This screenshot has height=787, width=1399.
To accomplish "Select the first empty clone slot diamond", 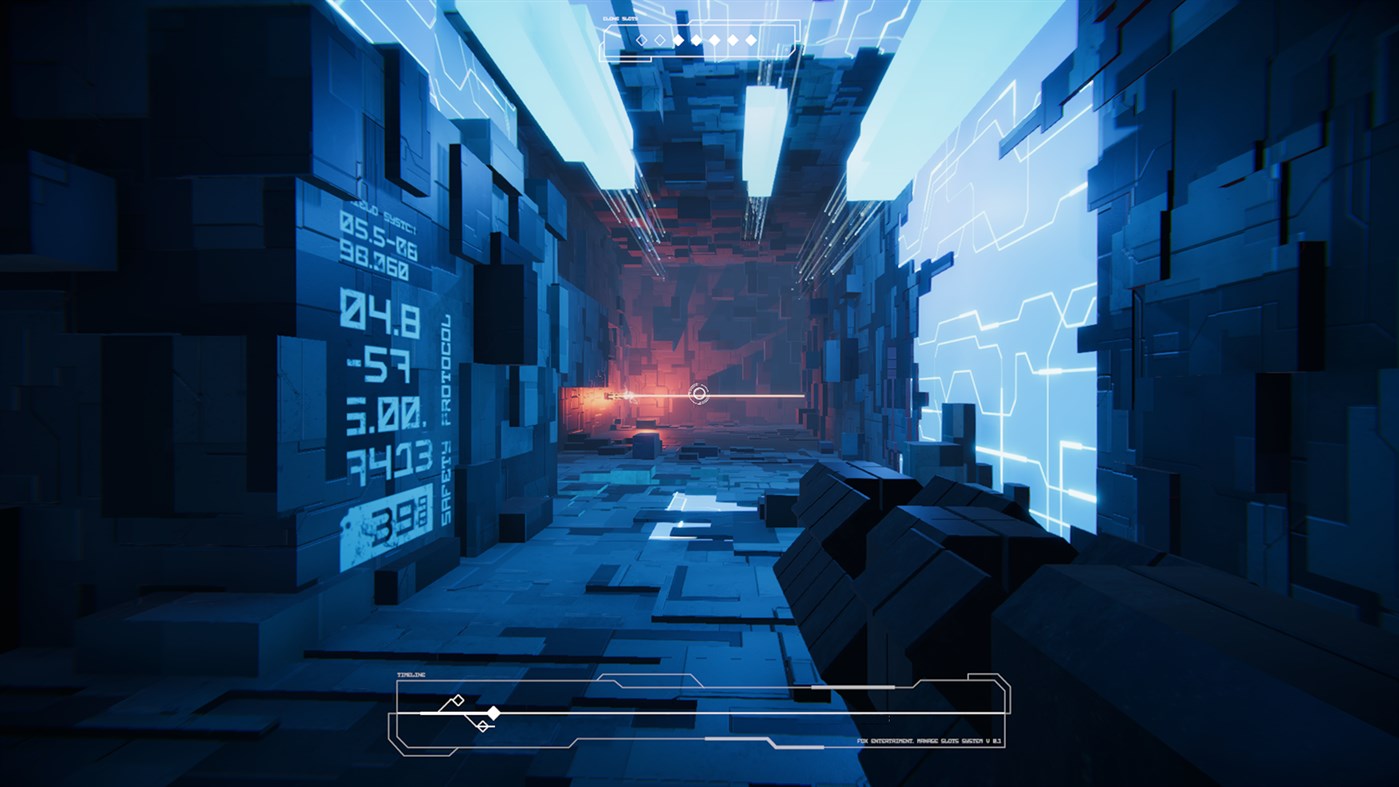I will tap(642, 40).
